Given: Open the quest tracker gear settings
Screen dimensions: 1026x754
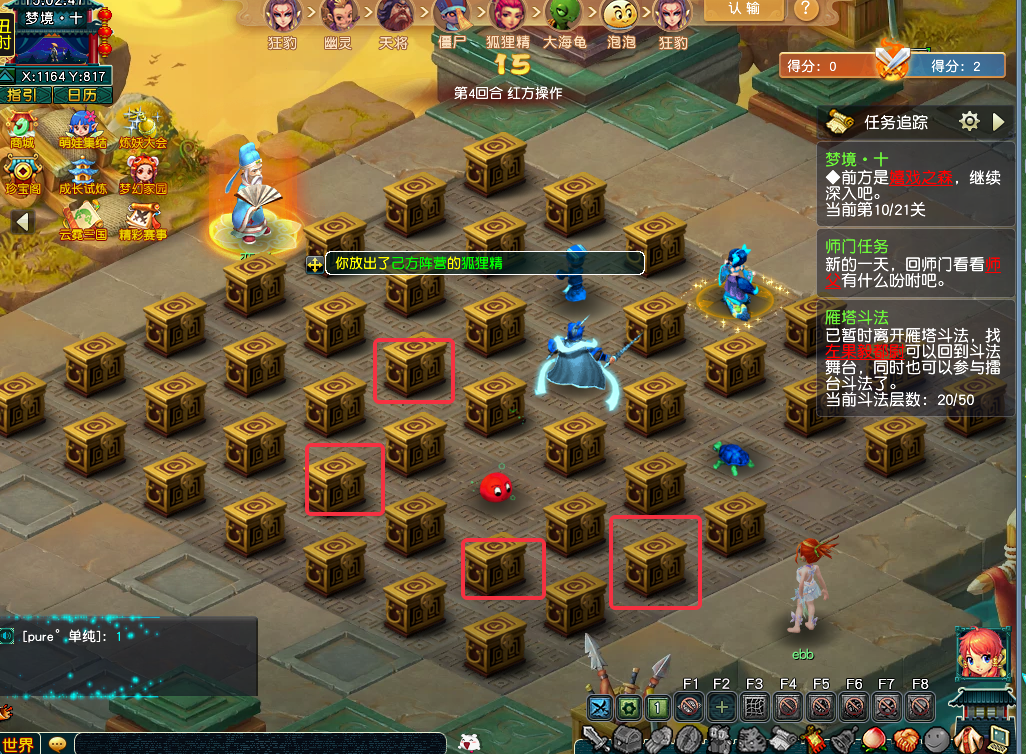Looking at the screenshot, I should click(x=968, y=122).
